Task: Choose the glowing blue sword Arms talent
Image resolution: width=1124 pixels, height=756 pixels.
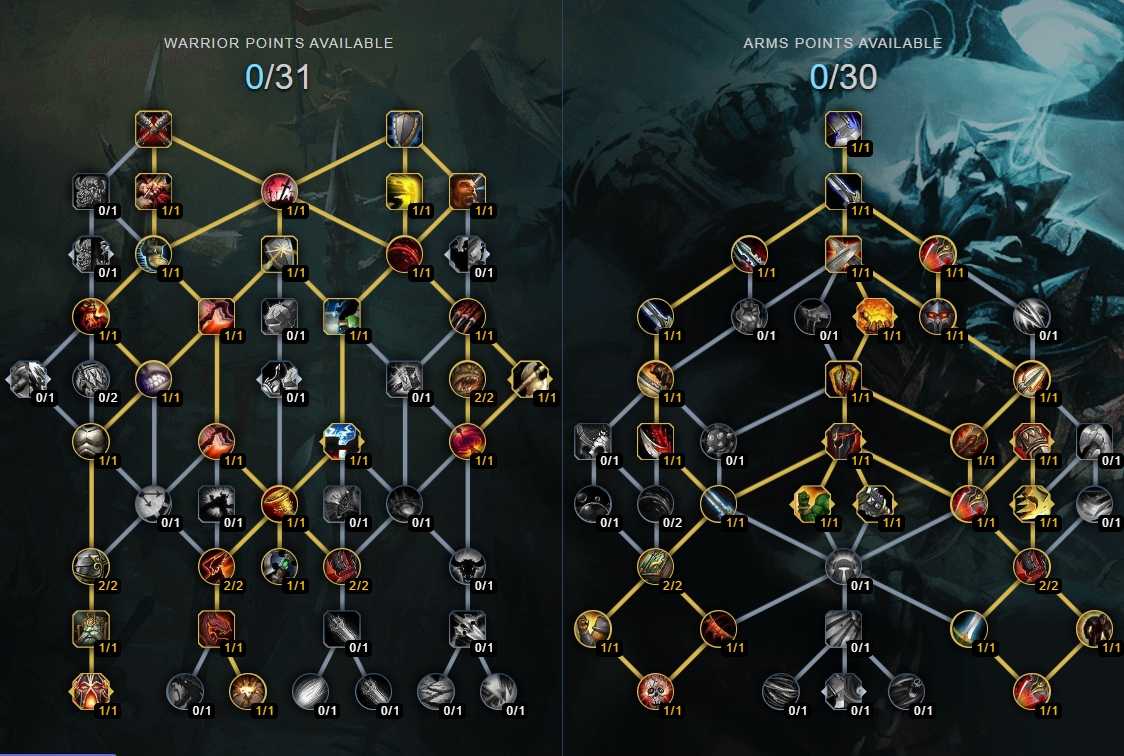Action: 969,628
